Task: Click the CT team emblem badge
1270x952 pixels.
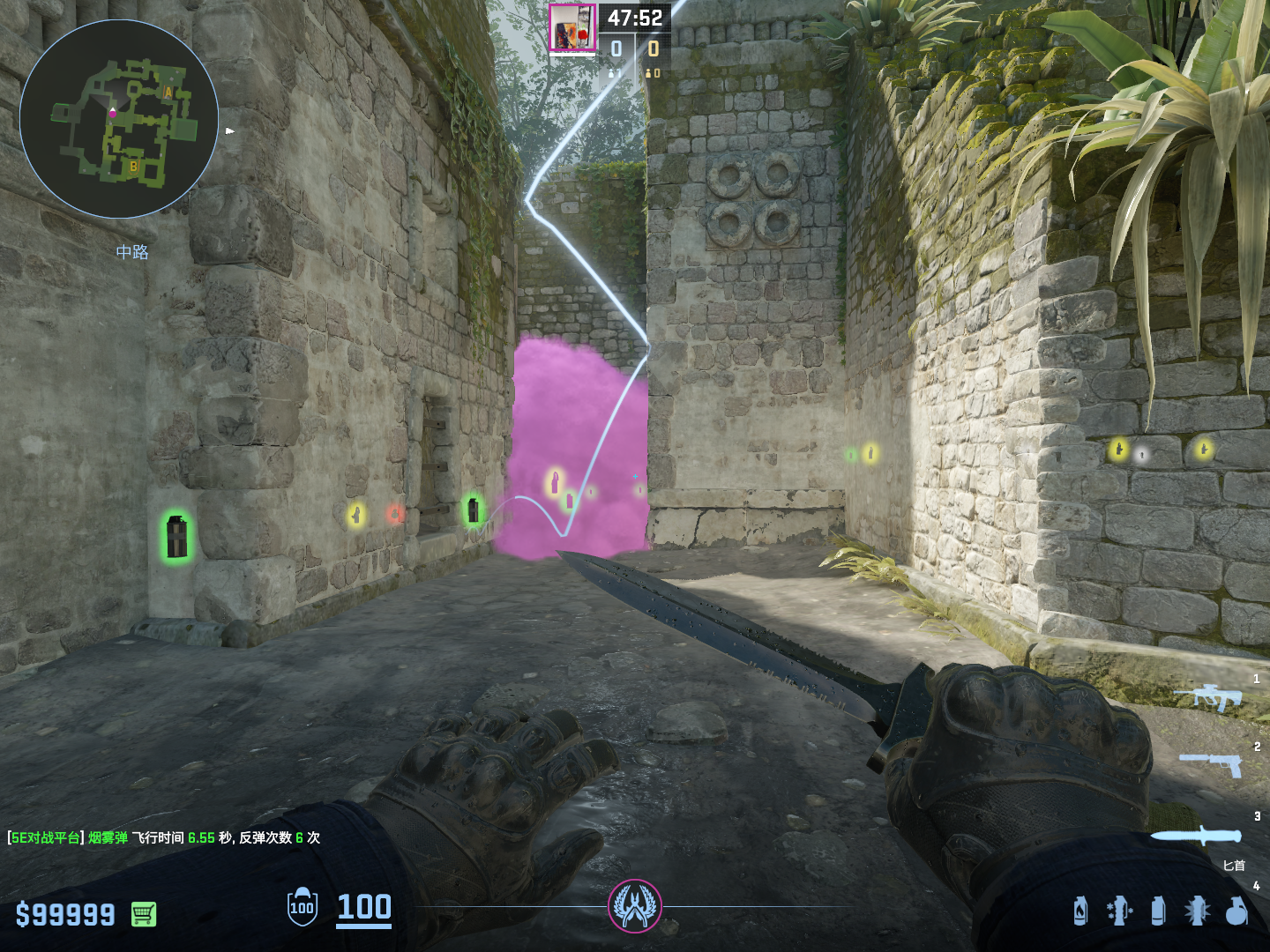Action: click(x=634, y=906)
